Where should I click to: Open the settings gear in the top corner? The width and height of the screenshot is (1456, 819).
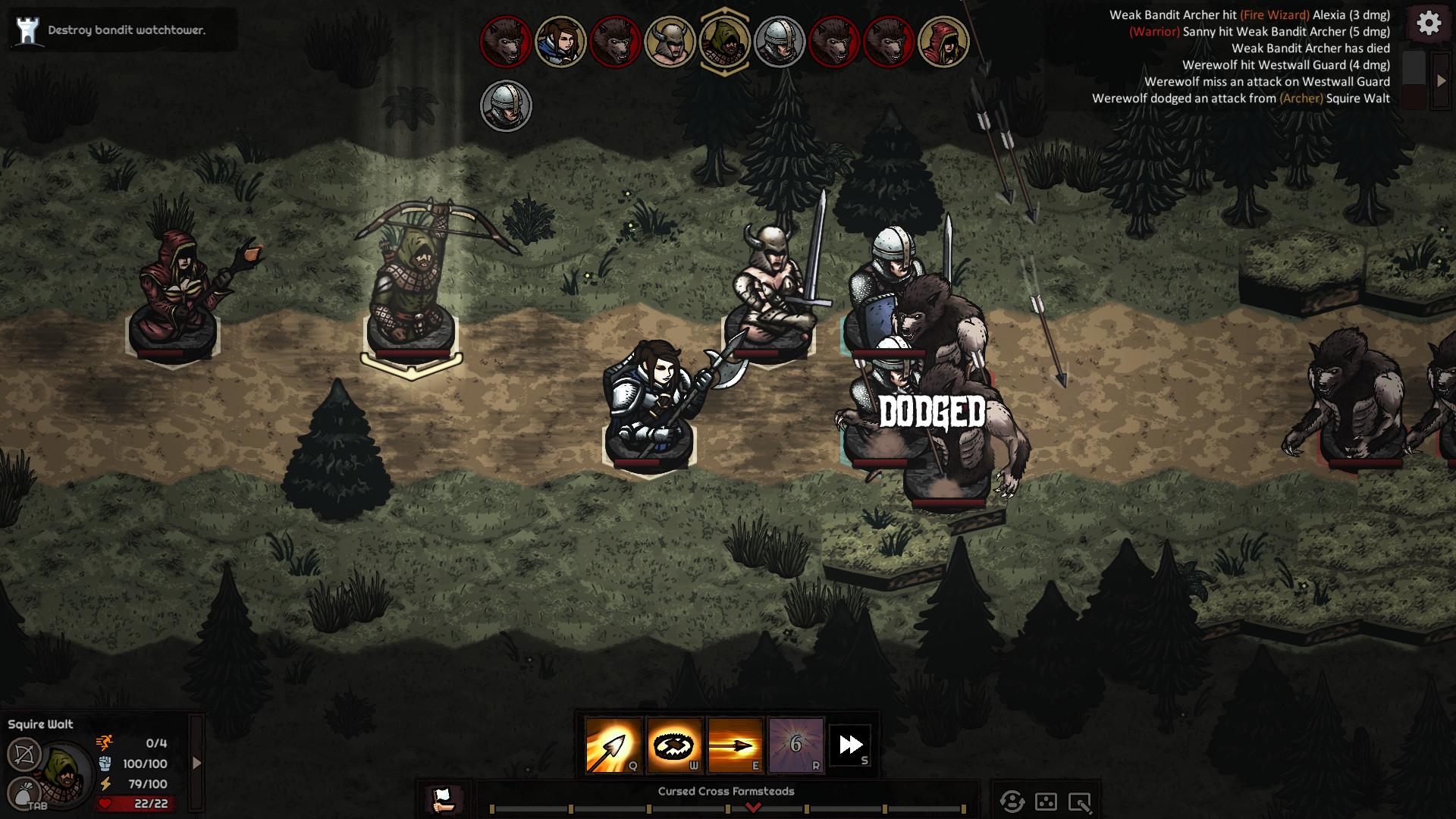pos(1429,24)
